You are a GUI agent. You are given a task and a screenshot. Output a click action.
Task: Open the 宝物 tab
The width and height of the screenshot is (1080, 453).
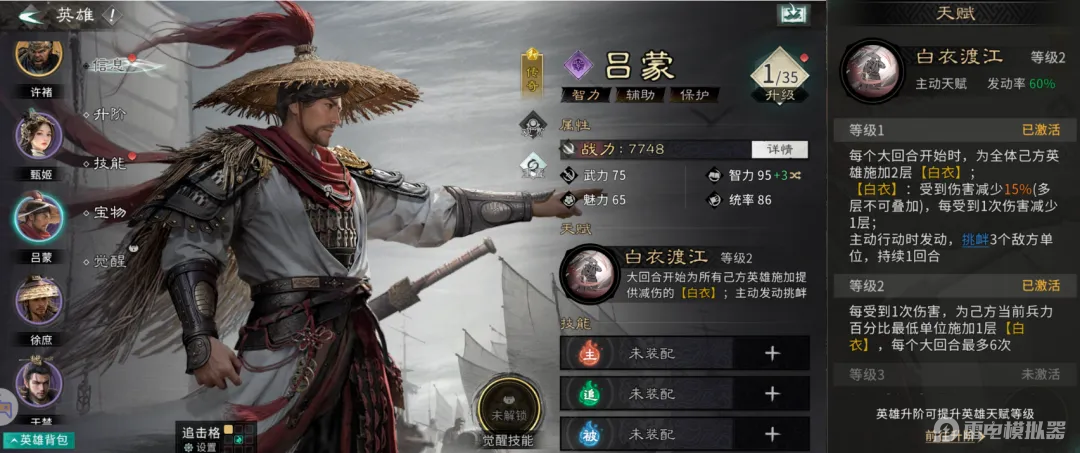point(109,212)
